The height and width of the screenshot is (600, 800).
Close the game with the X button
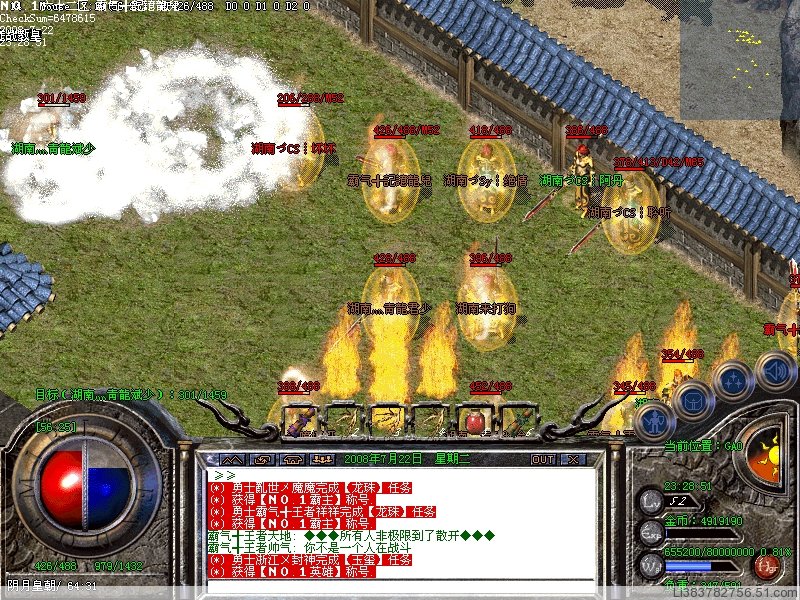pos(573,459)
